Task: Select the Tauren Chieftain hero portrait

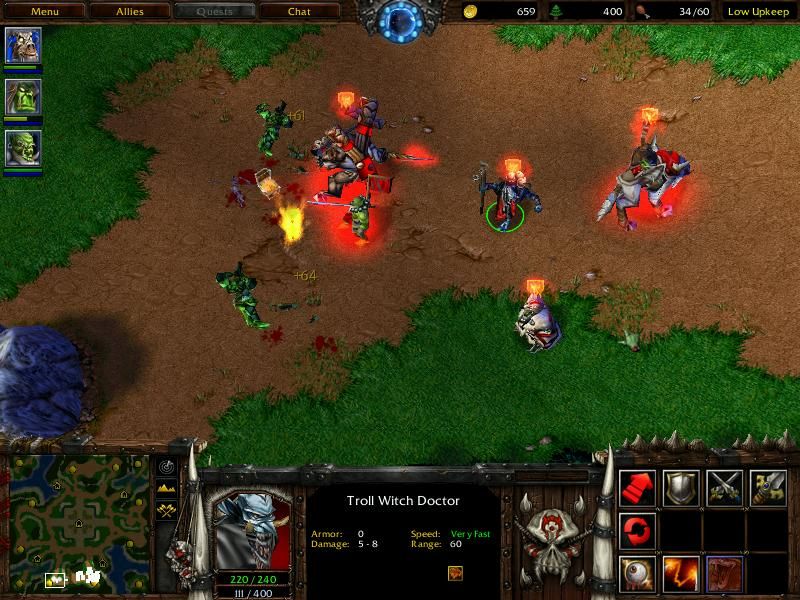Action: click(x=22, y=45)
